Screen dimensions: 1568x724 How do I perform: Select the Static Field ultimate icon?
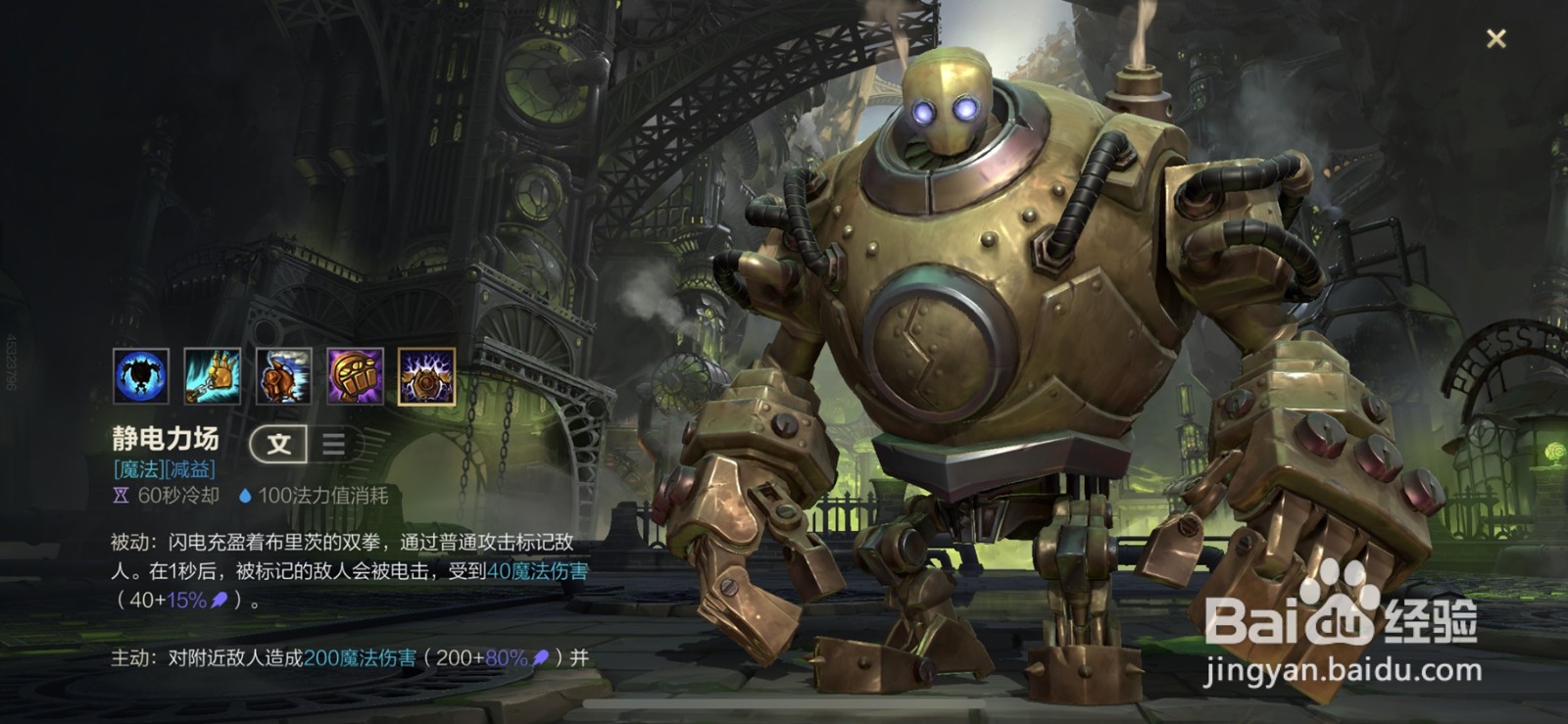point(426,376)
